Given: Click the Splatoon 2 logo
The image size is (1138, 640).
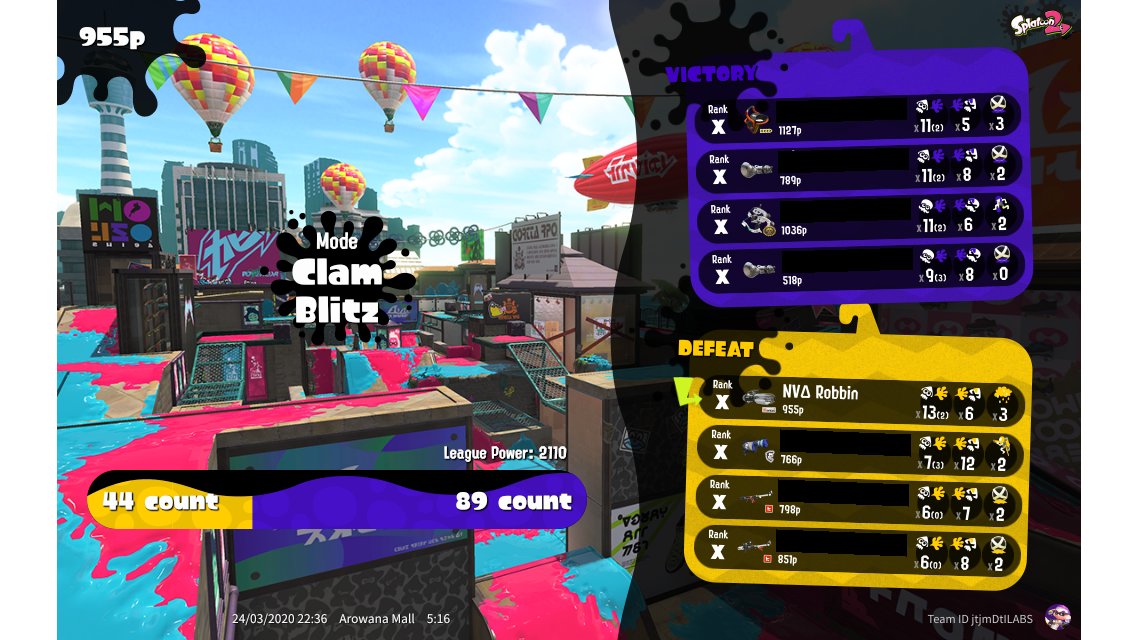Looking at the screenshot, I should [1041, 25].
